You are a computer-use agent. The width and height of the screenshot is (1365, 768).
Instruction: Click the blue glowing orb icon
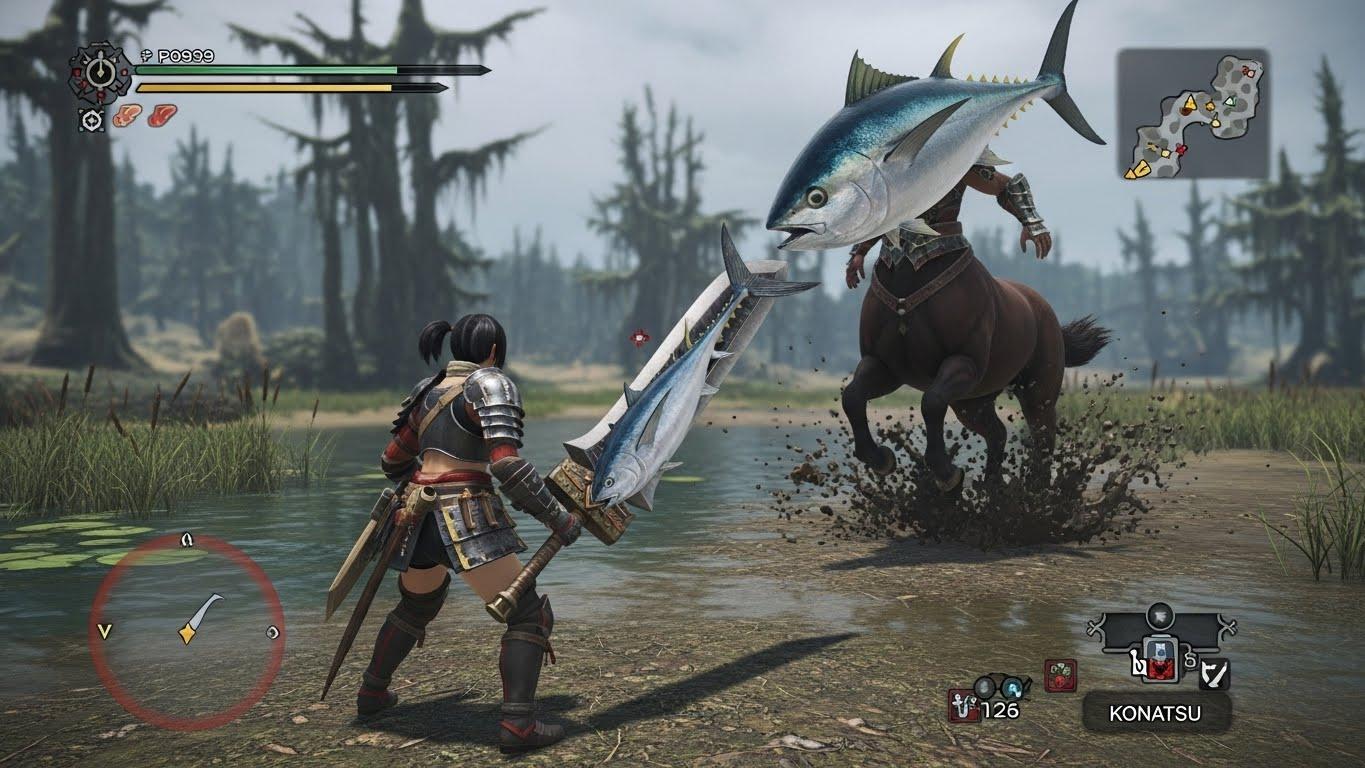tap(1013, 687)
